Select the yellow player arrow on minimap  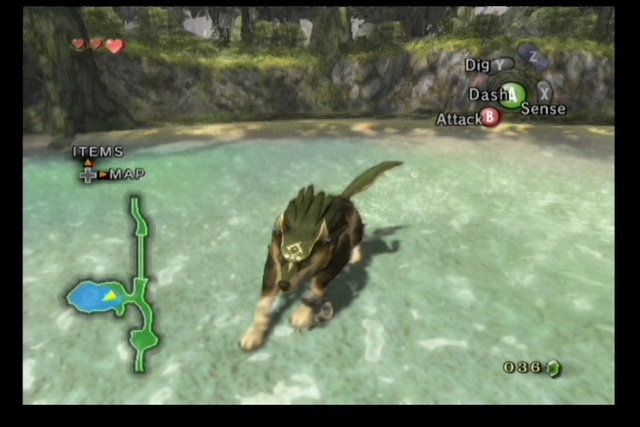click(108, 296)
